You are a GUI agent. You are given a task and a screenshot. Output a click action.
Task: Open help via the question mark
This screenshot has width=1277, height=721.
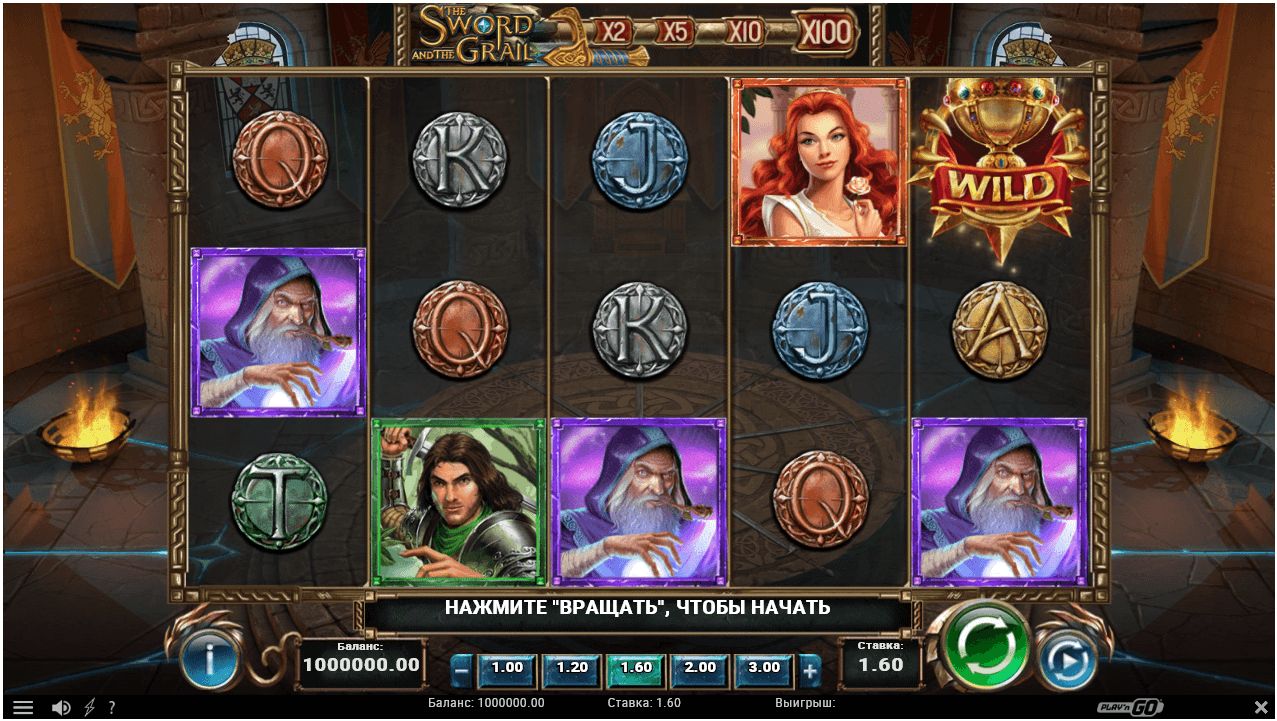pos(112,707)
